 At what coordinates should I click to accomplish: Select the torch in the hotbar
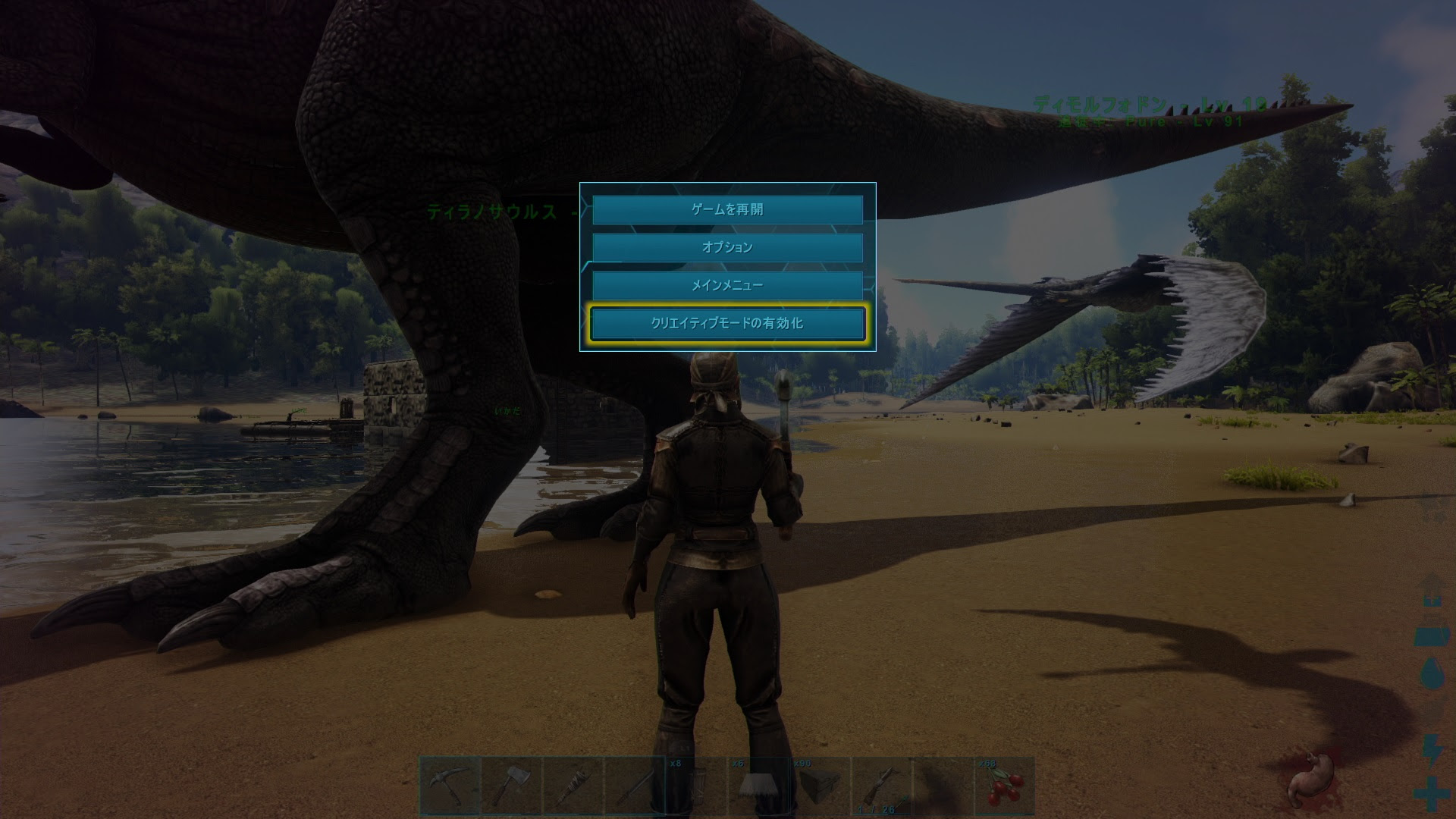575,789
